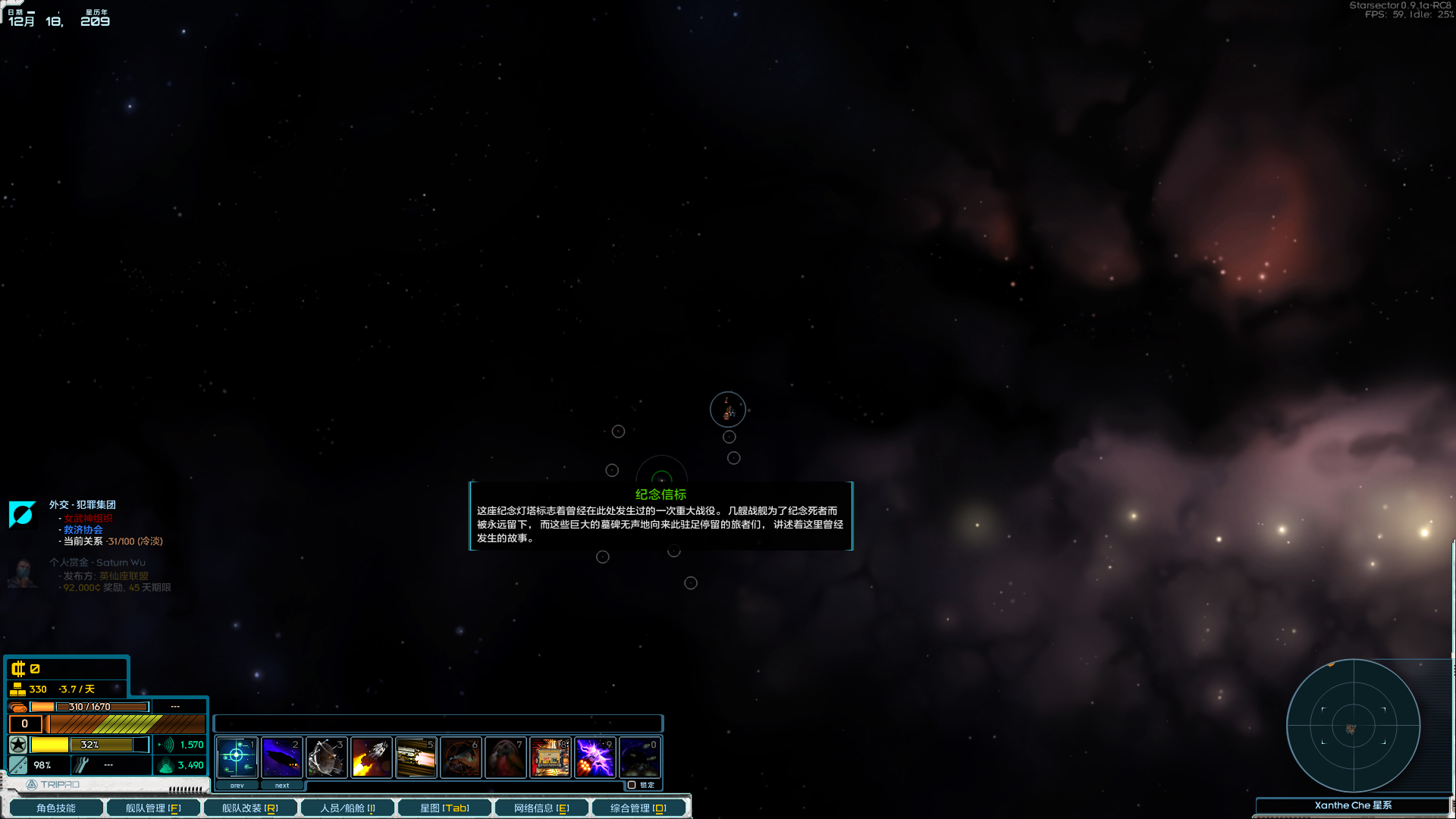Image resolution: width=1456 pixels, height=819 pixels.
Task: Open the 犯罪集团 faction diplomacy icon
Action: click(x=22, y=515)
